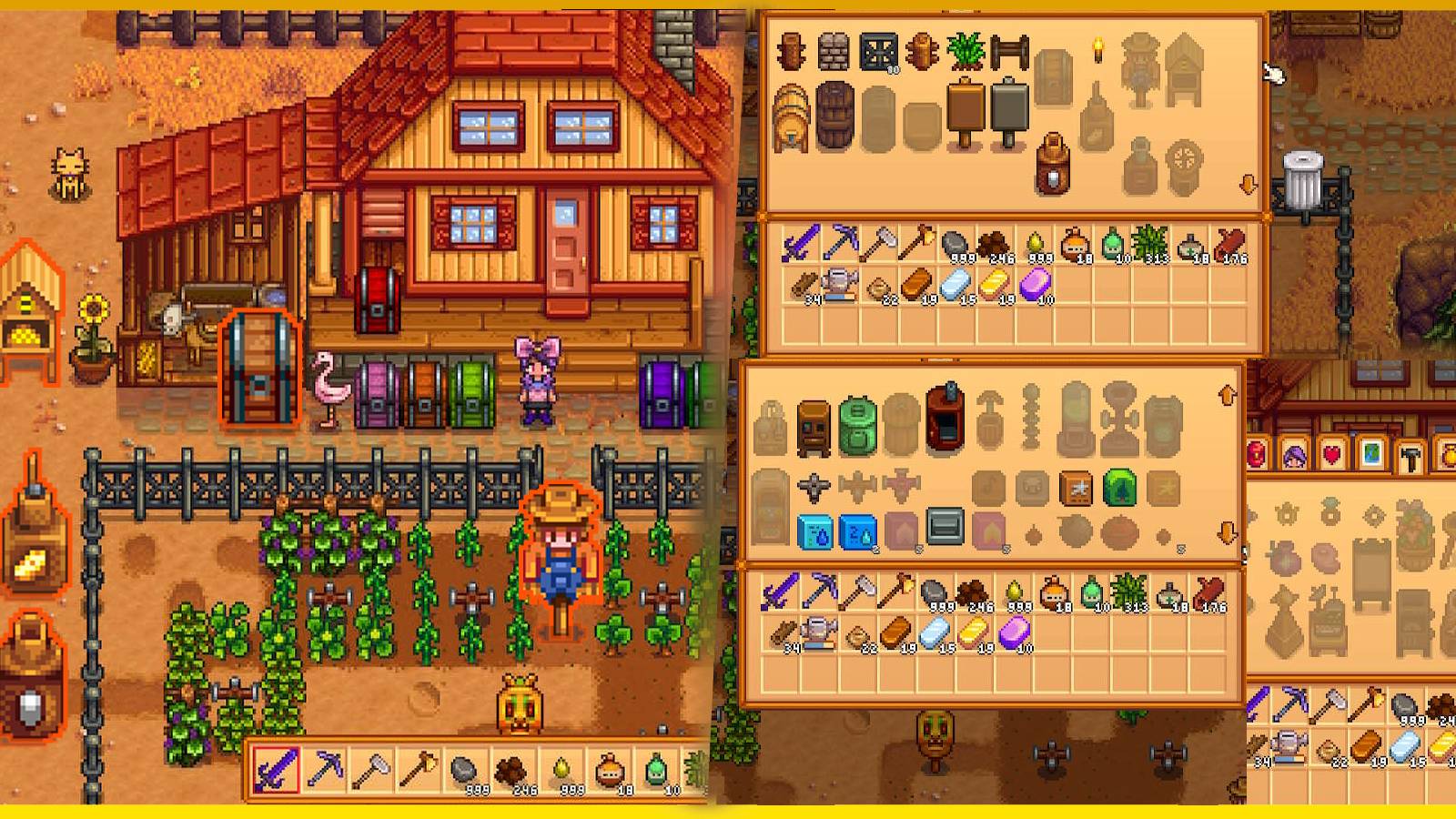1456x819 pixels.
Task: Select the hammer in the inventory row
Action: (880, 242)
